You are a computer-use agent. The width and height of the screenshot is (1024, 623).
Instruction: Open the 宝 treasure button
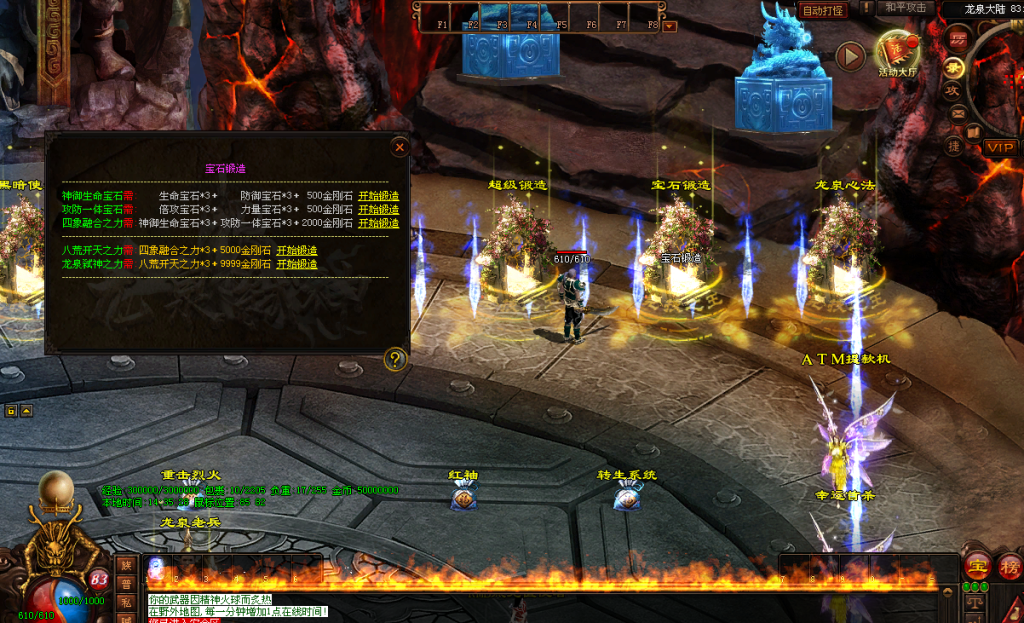[978, 565]
